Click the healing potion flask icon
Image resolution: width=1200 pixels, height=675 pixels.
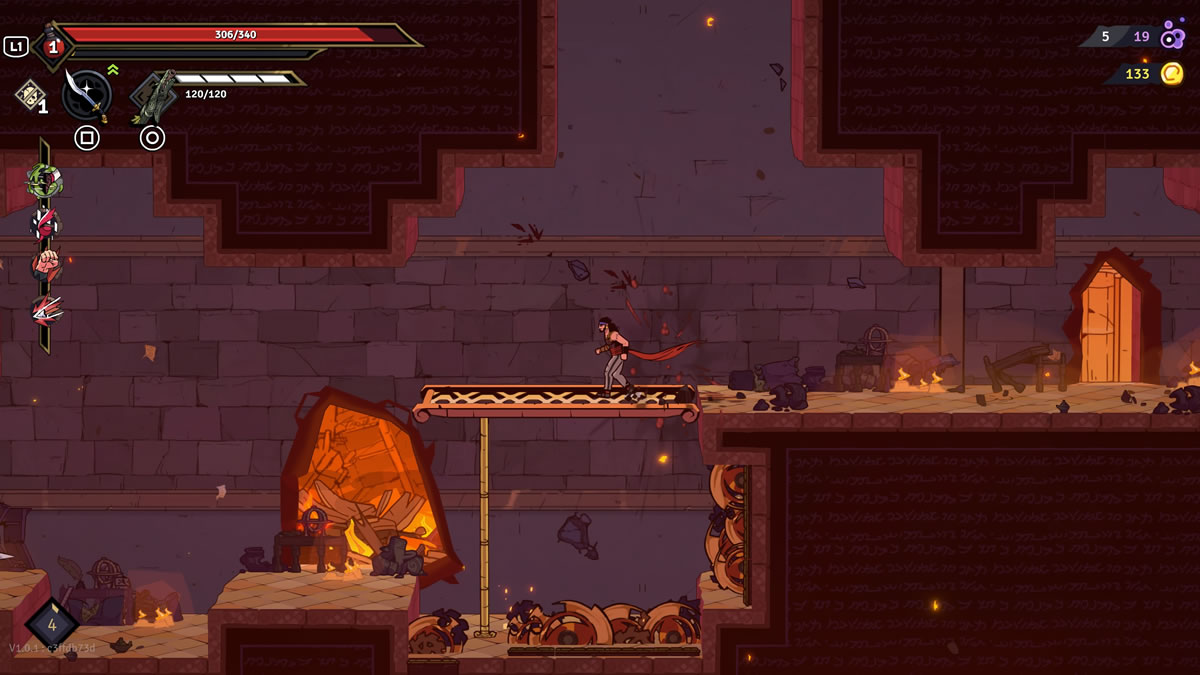coord(51,45)
